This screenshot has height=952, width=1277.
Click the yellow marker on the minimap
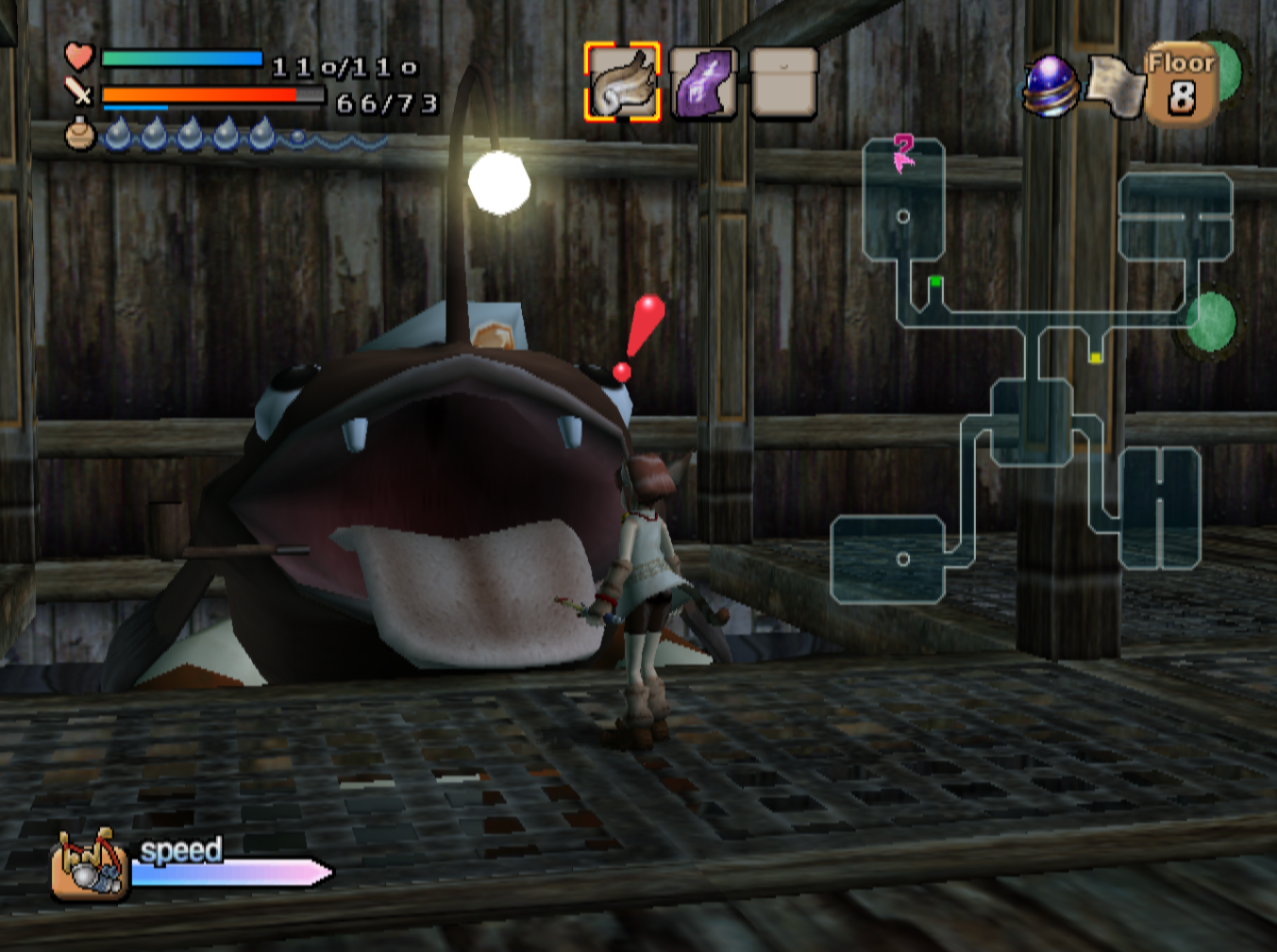[1095, 358]
